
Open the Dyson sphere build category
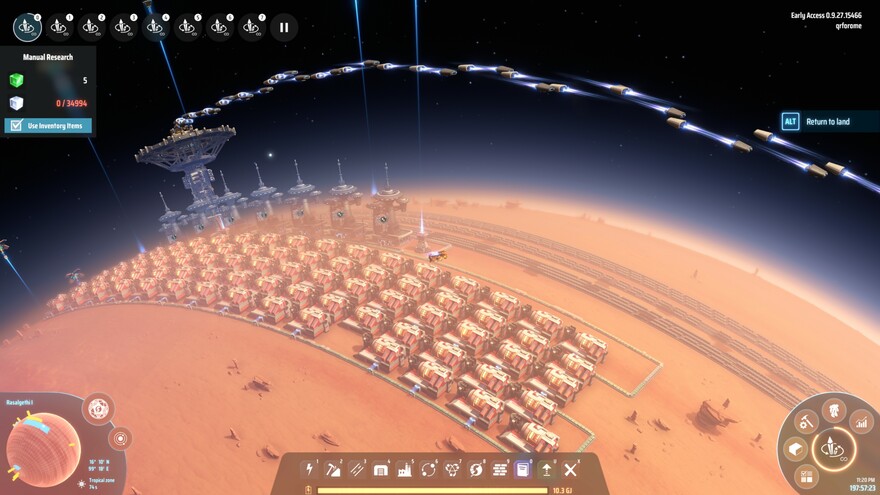pyautogui.click(x=453, y=469)
